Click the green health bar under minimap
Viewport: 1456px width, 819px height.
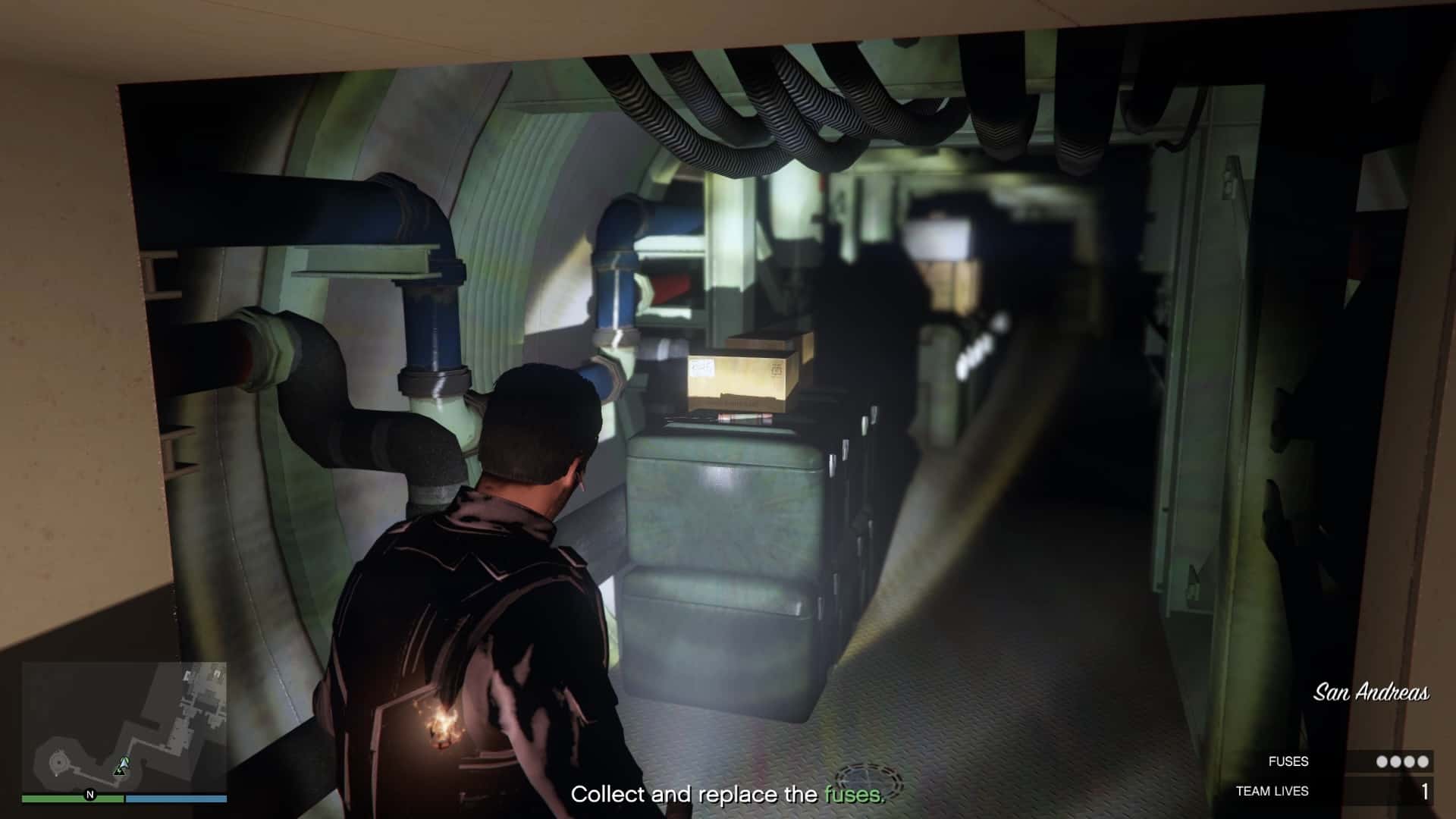click(x=73, y=798)
